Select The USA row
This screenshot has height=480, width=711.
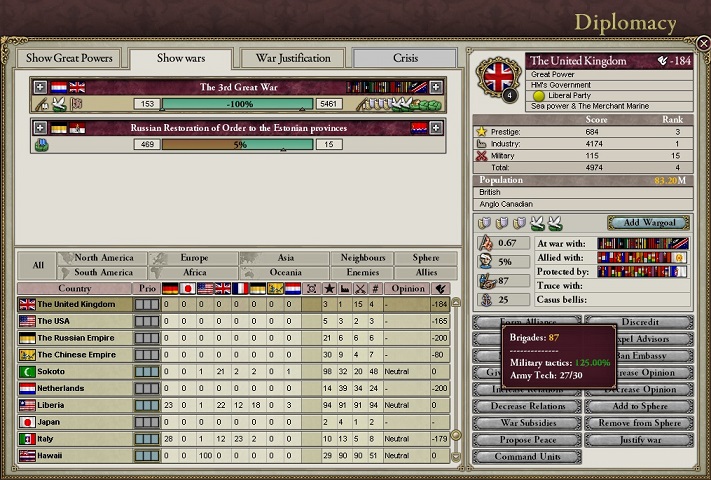(x=75, y=321)
